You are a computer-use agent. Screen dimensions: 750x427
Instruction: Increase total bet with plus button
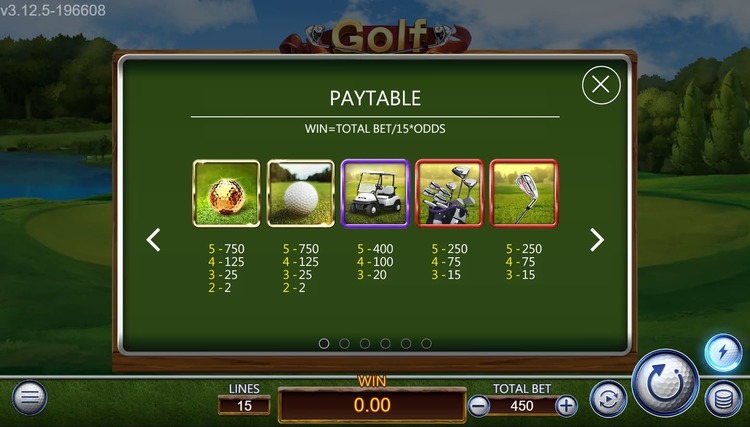pyautogui.click(x=566, y=406)
